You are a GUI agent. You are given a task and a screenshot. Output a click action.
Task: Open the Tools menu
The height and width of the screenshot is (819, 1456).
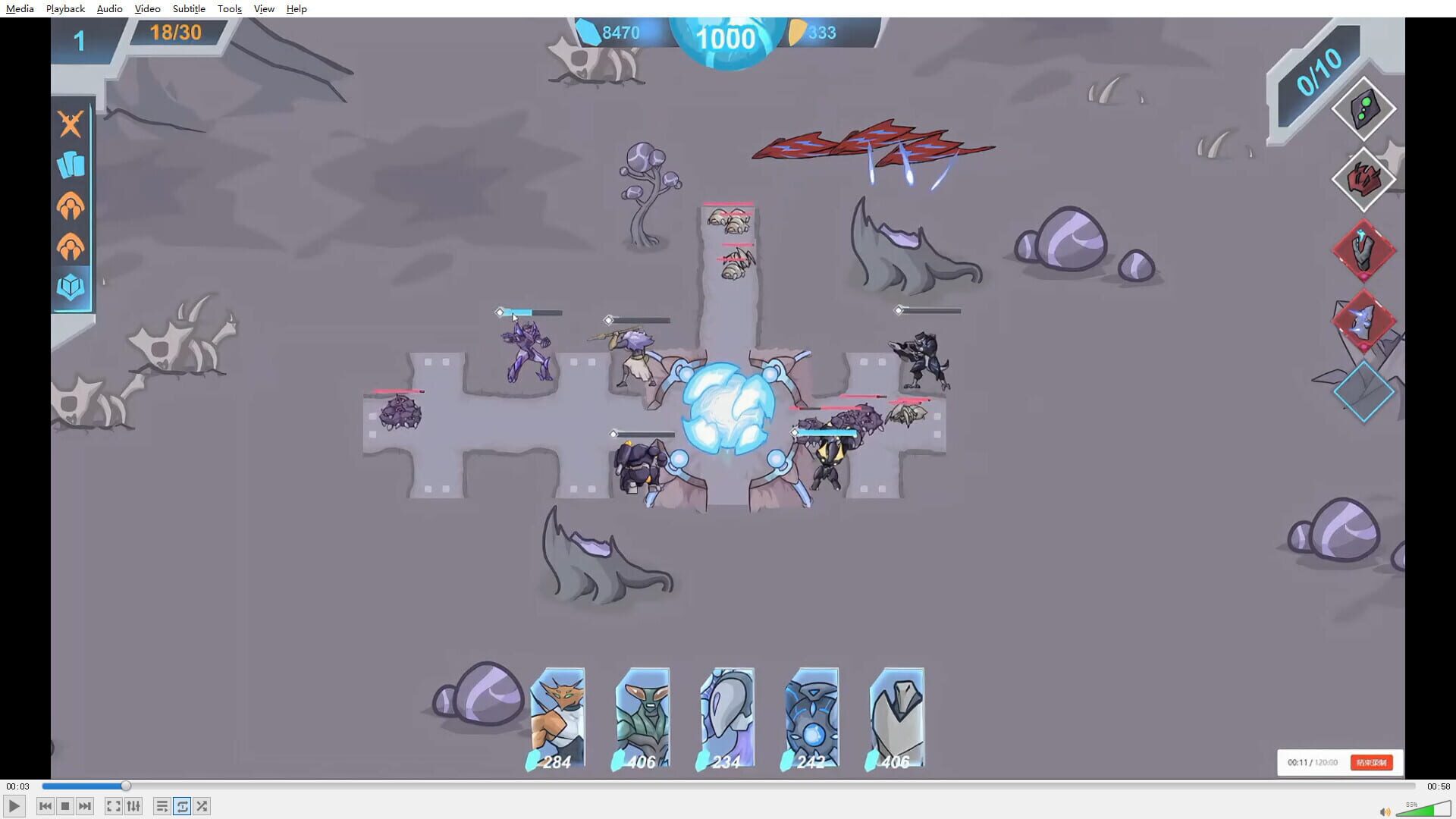[229, 8]
